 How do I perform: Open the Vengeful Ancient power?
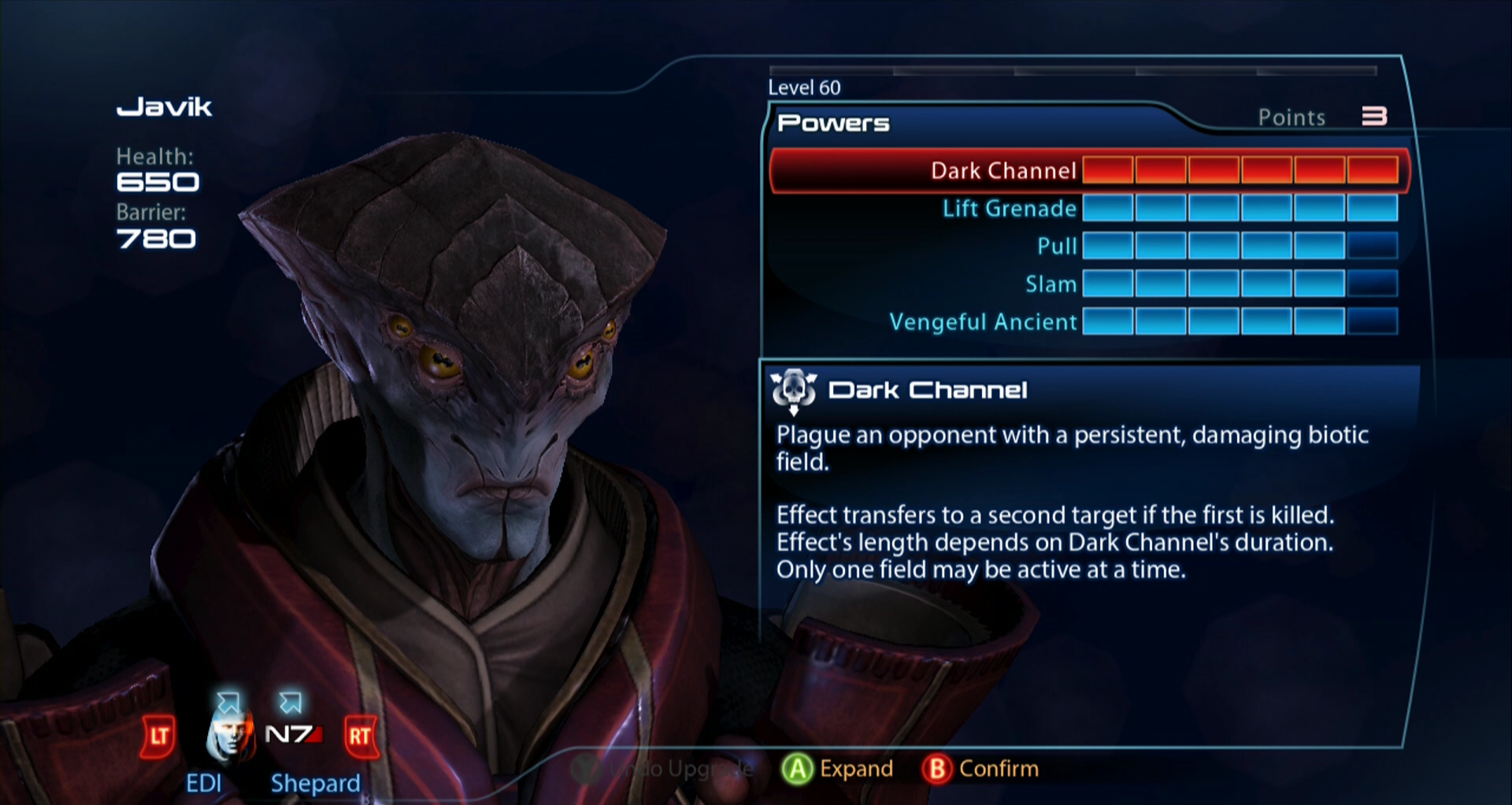pos(983,321)
